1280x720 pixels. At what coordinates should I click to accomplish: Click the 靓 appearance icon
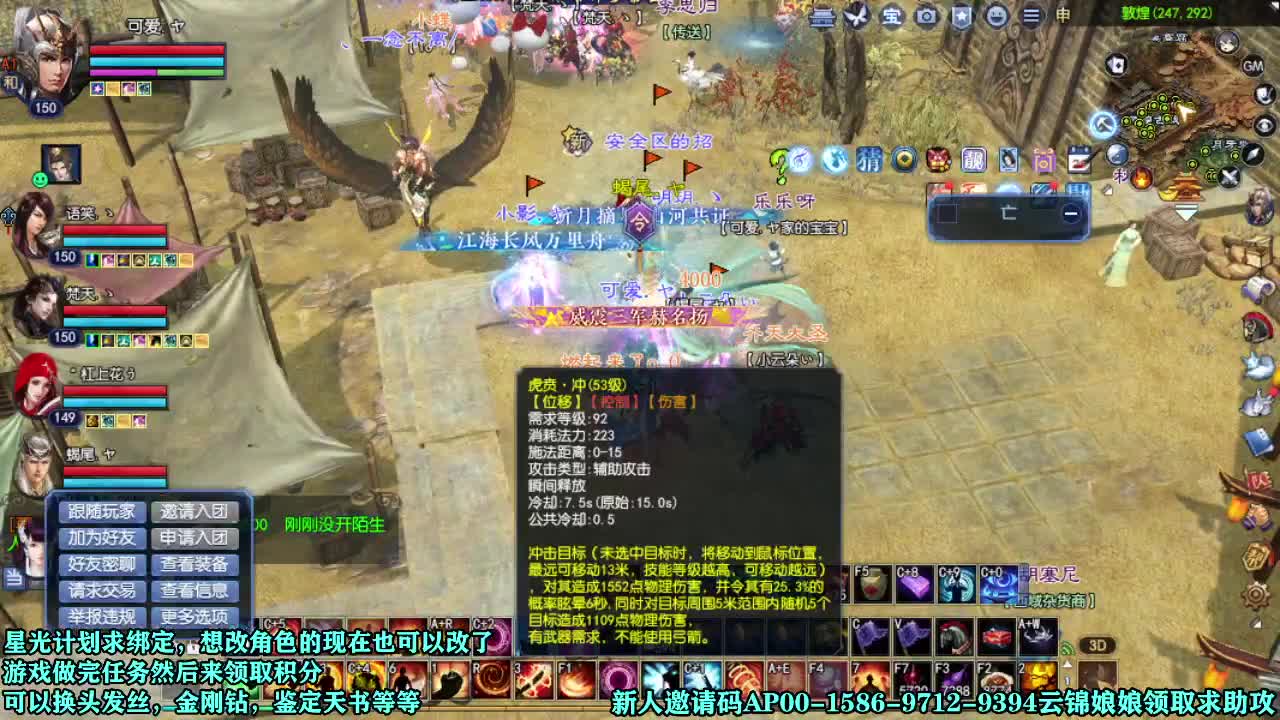tap(975, 160)
